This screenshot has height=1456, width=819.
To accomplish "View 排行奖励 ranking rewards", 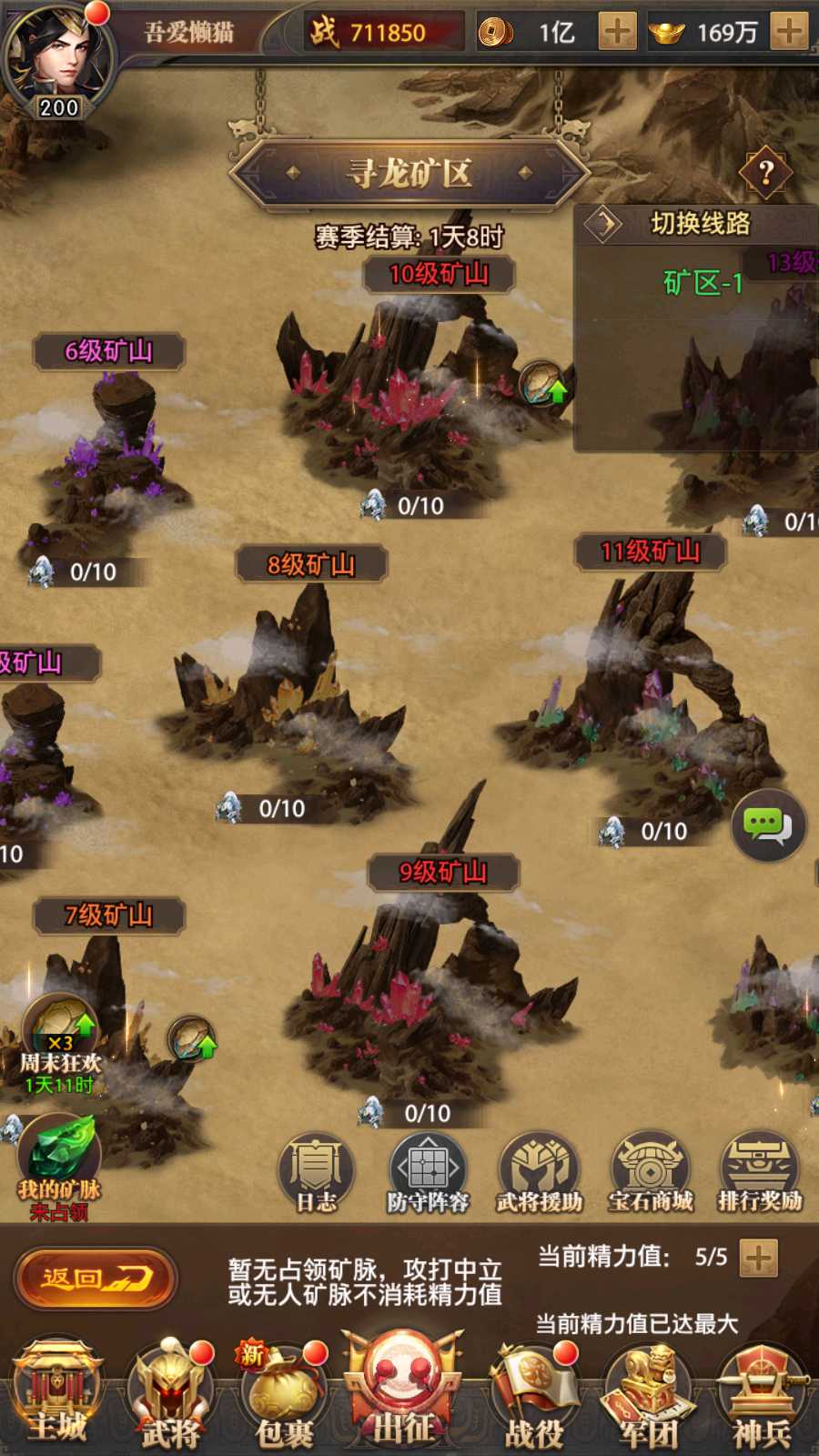I will [760, 1173].
